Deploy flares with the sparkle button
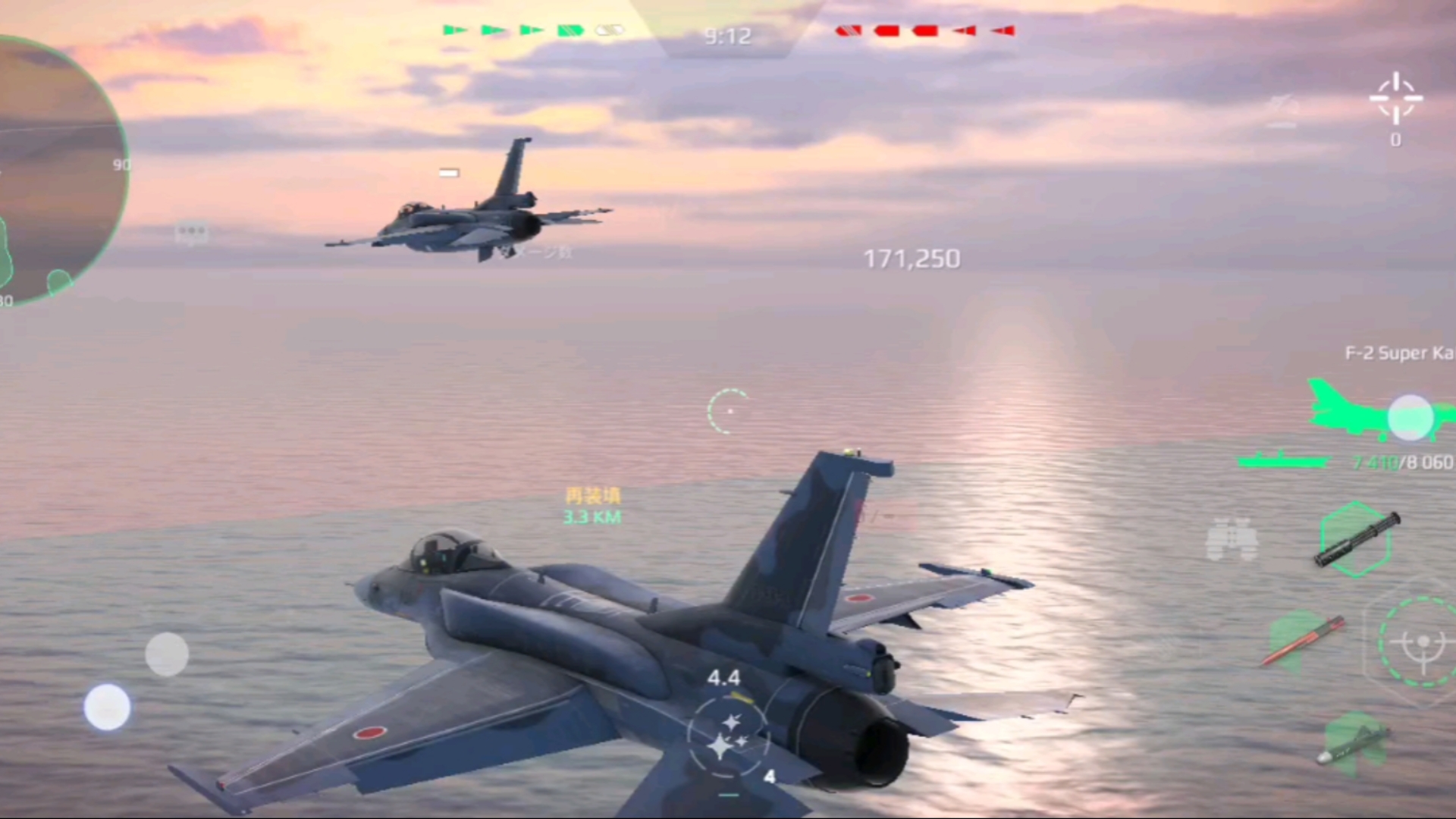This screenshot has width=1456, height=819. (x=728, y=736)
